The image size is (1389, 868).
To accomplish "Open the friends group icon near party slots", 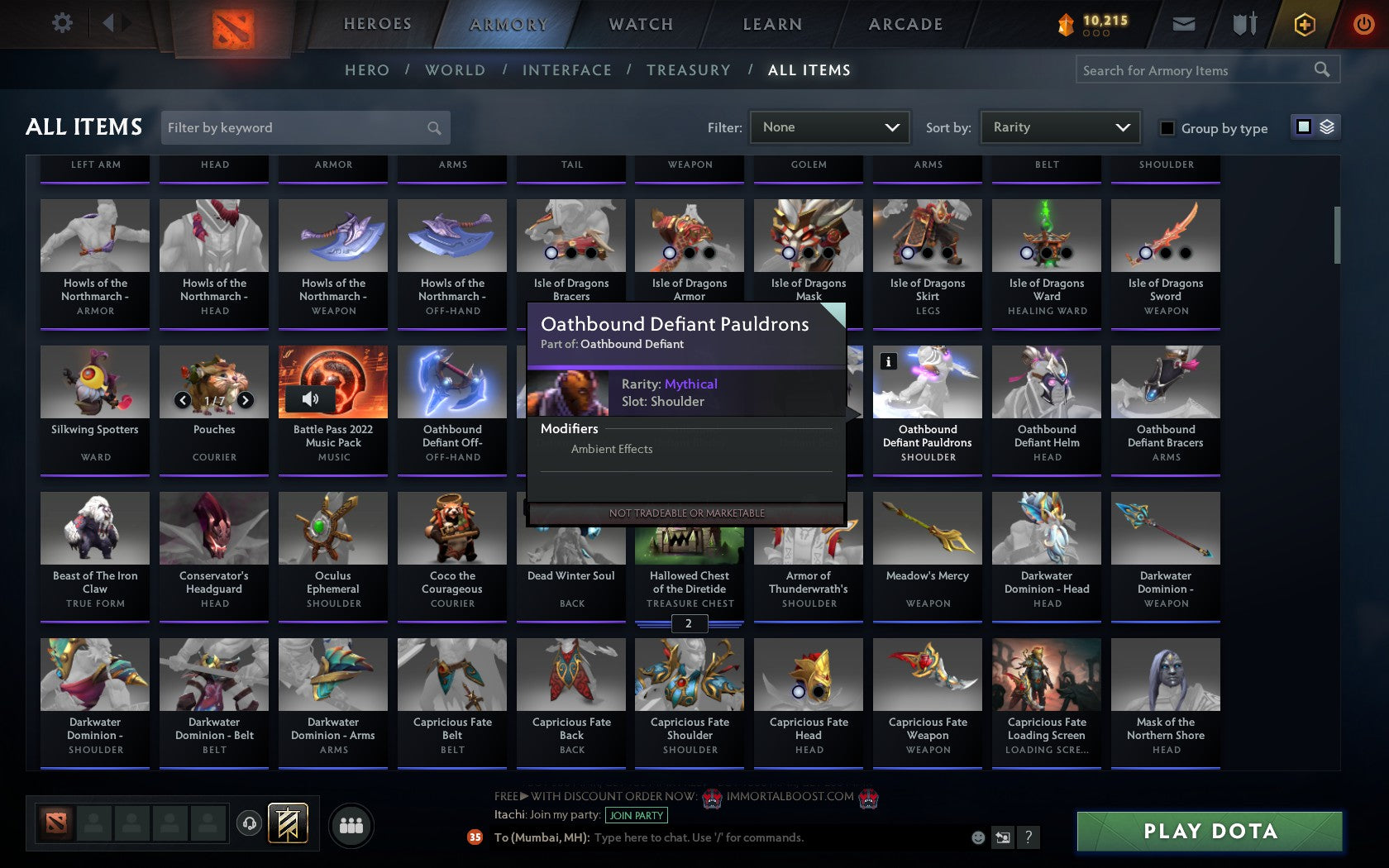I will [351, 824].
